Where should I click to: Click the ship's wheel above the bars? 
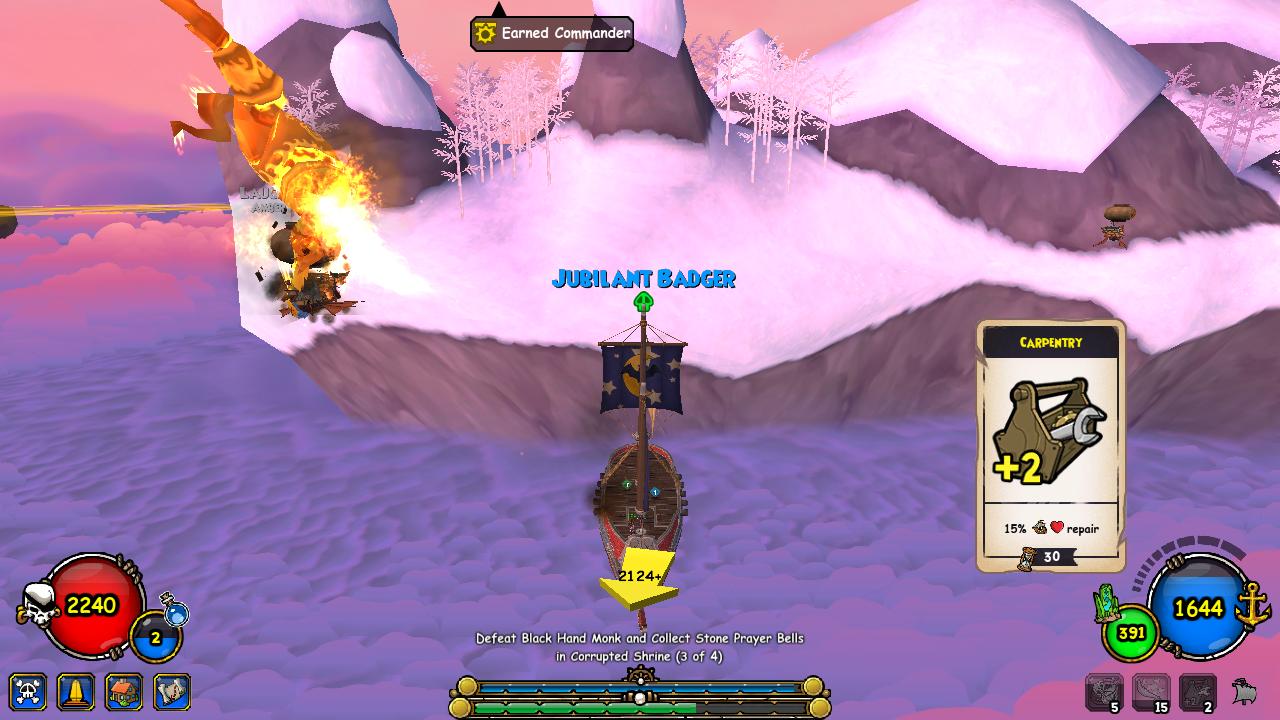640,676
